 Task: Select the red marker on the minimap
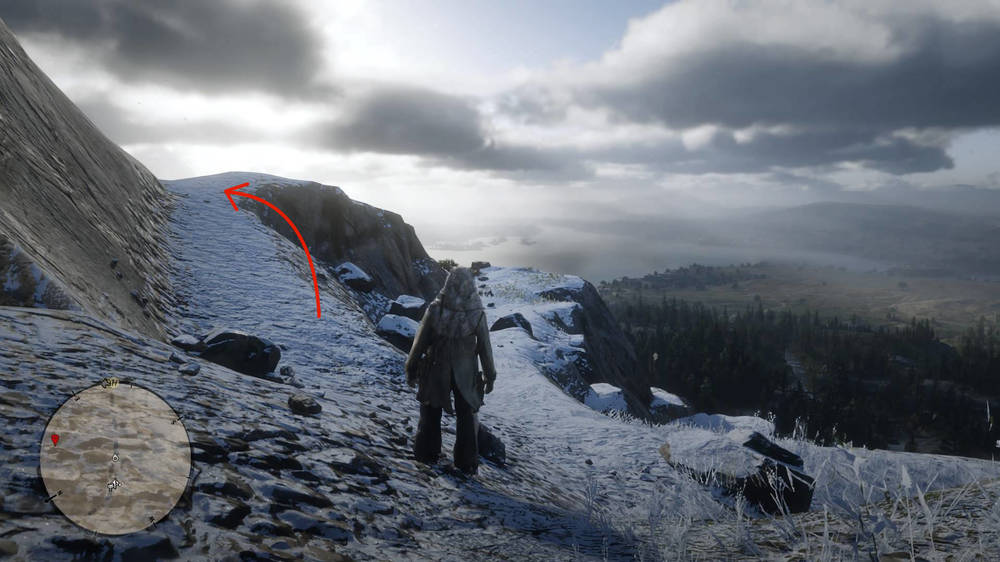point(55,439)
